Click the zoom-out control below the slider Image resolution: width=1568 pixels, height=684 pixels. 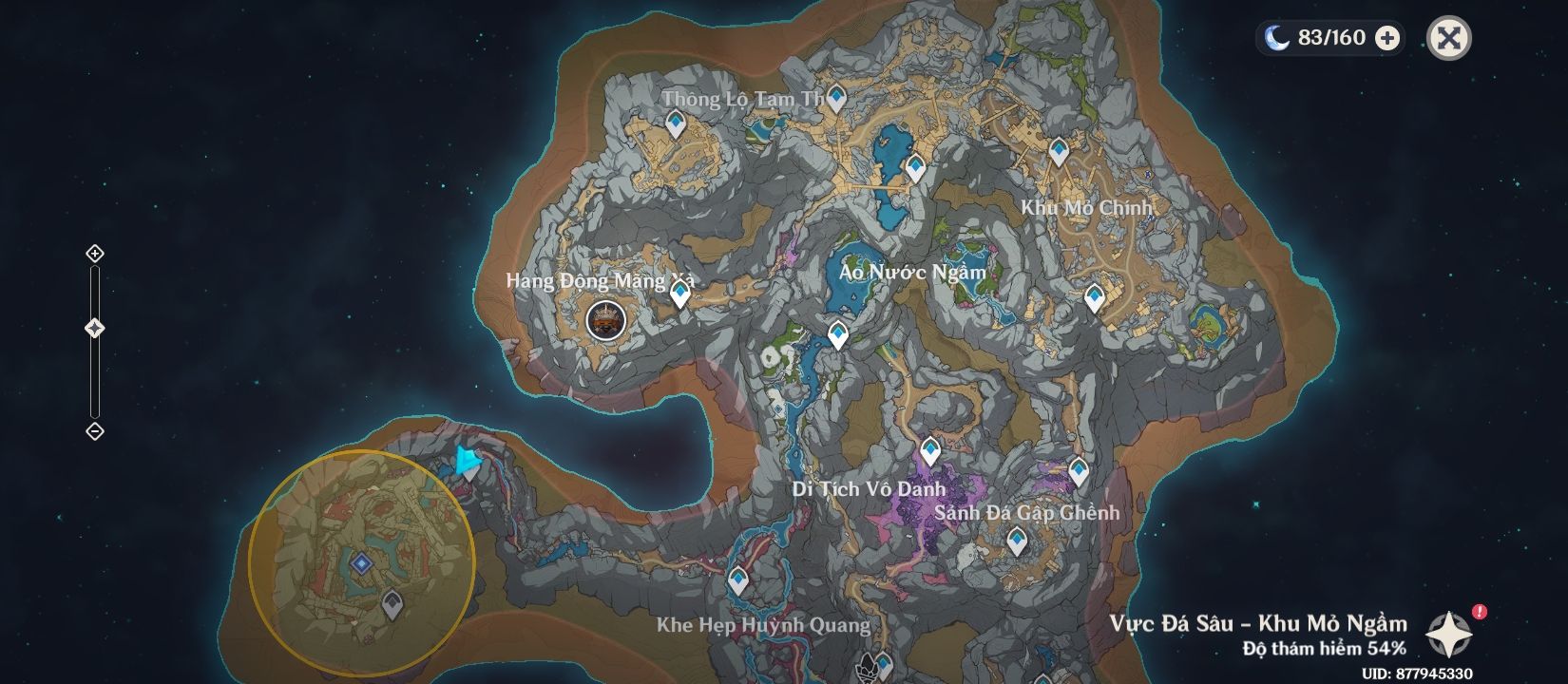coord(94,430)
